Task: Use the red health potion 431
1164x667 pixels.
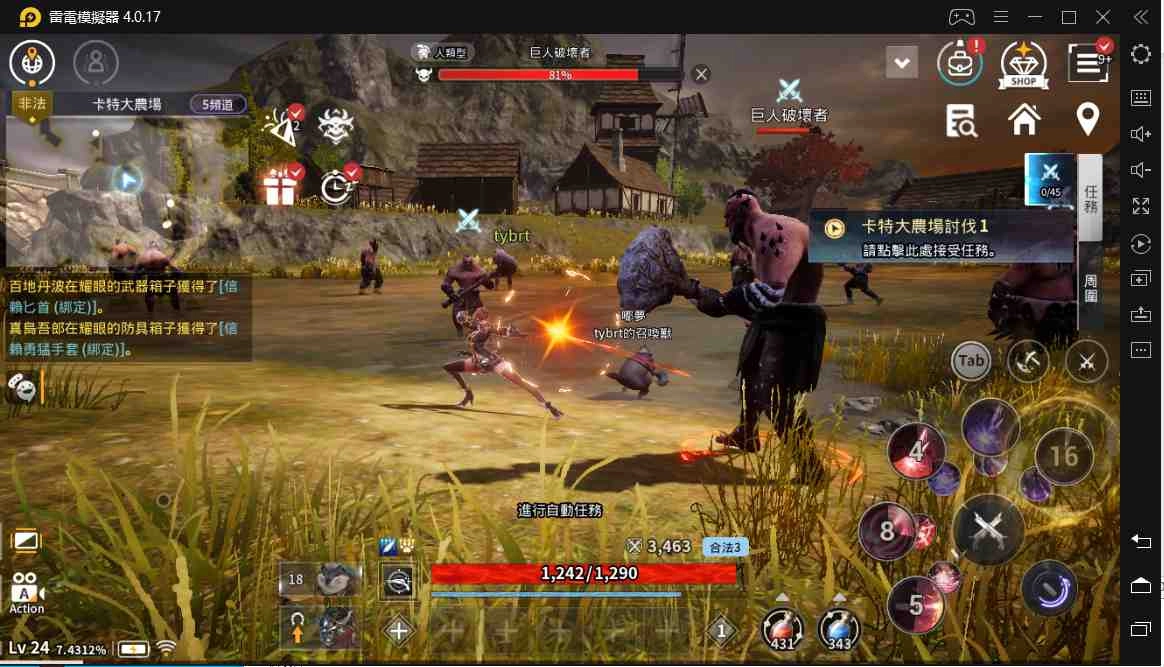Action: pyautogui.click(x=780, y=629)
